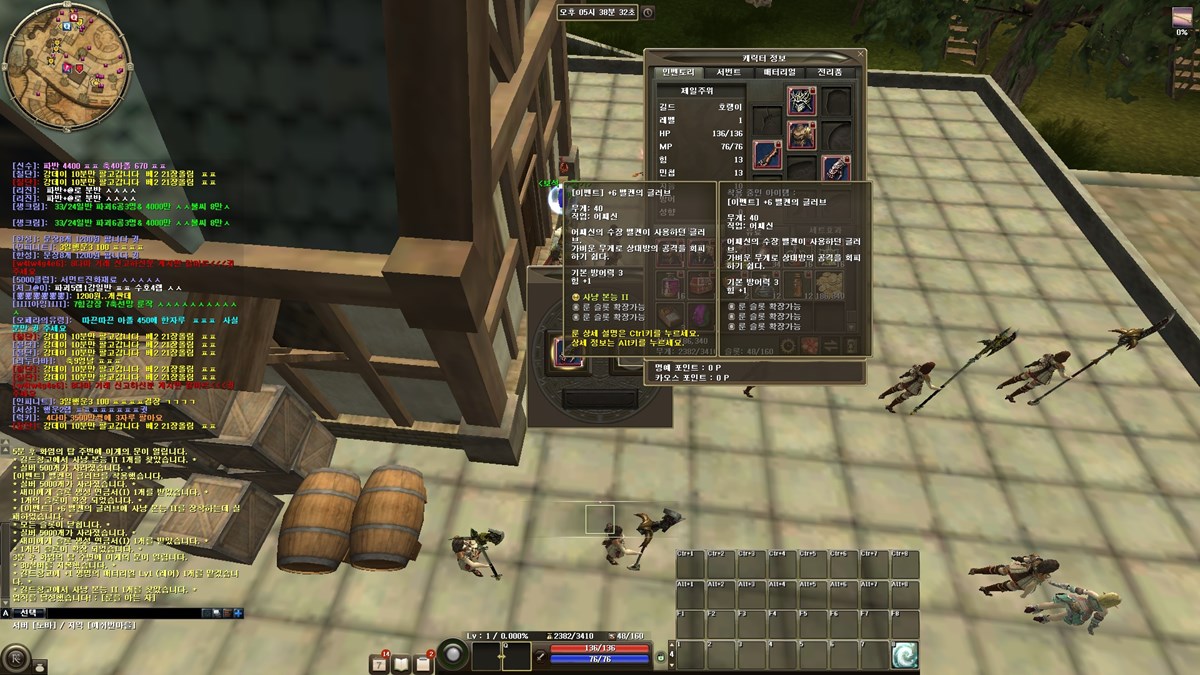Click the blue plus icon on chat bar
Screen dimensions: 1200x675
238,612
